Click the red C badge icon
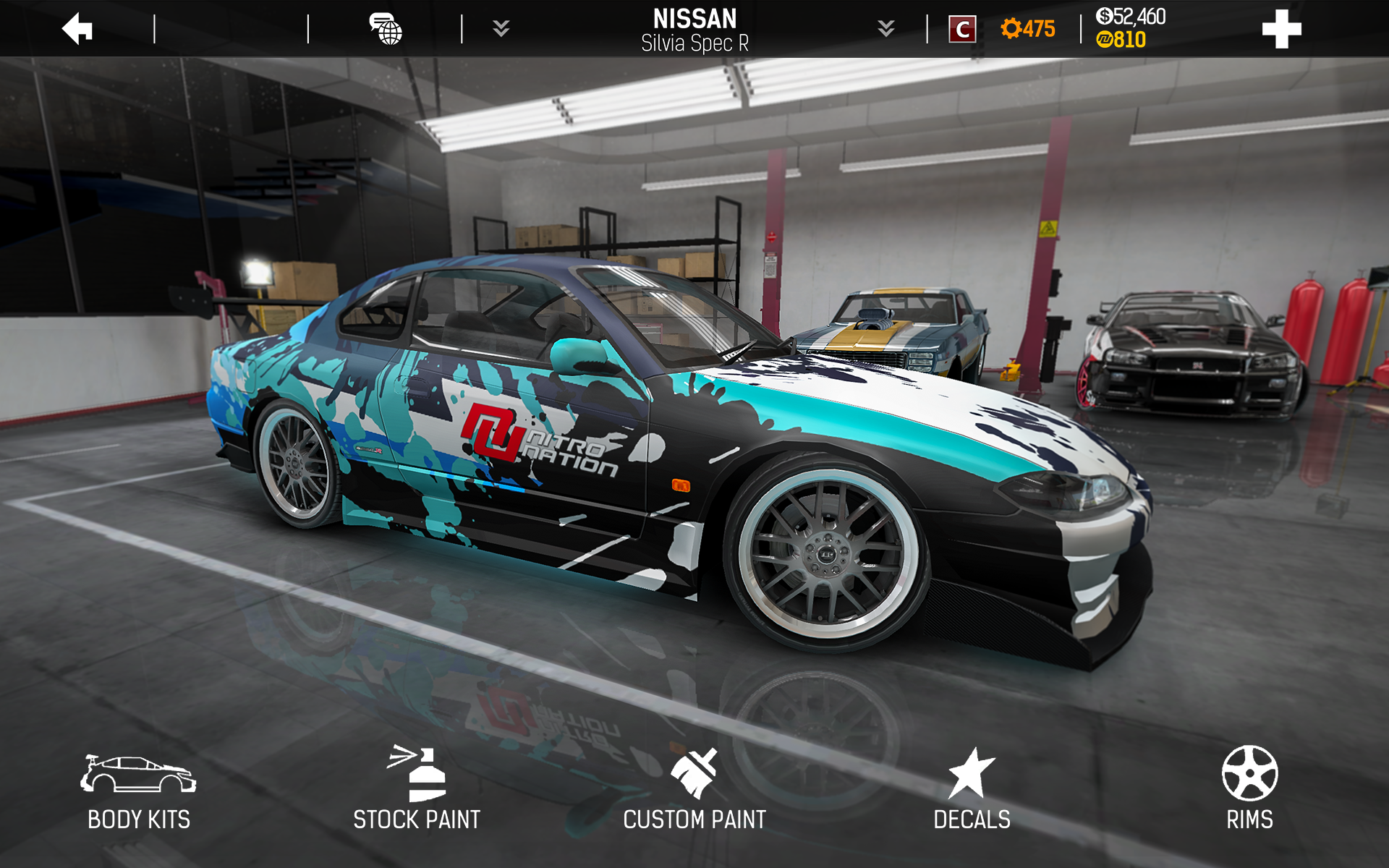Image resolution: width=1389 pixels, height=868 pixels. coord(962,29)
